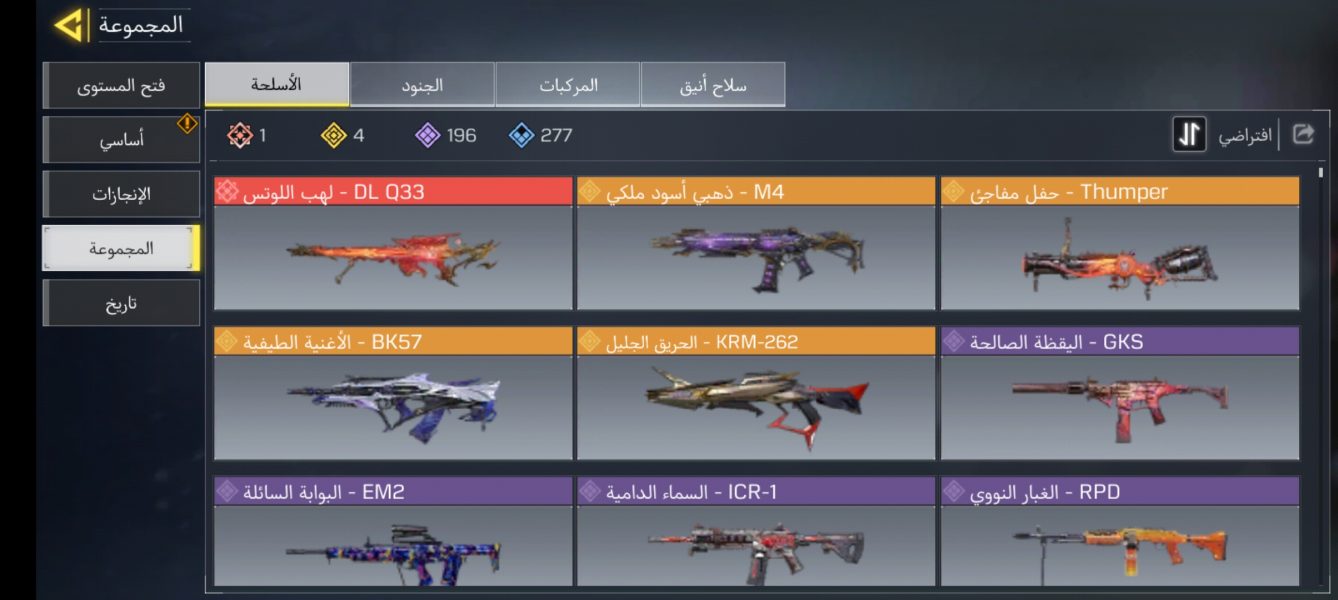Select the DL Q33 weapon card
Viewport: 1338px width, 600px height.
393,244
